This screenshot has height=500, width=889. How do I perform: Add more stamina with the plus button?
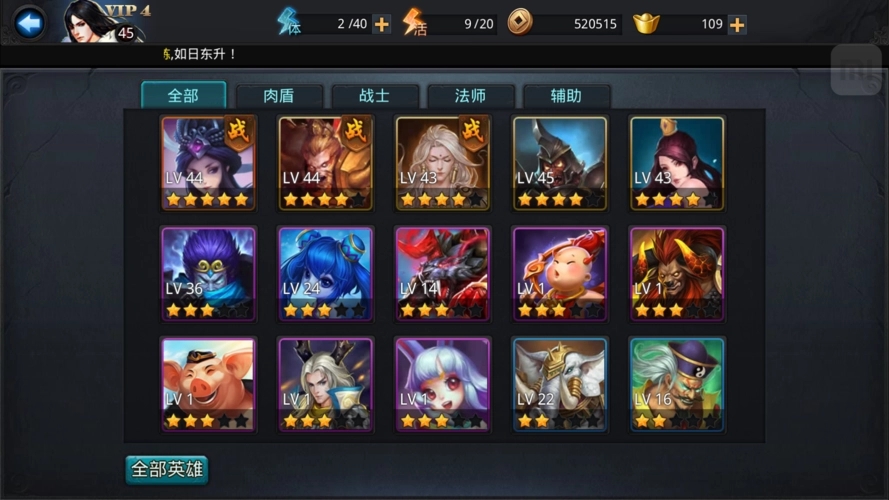(x=382, y=24)
